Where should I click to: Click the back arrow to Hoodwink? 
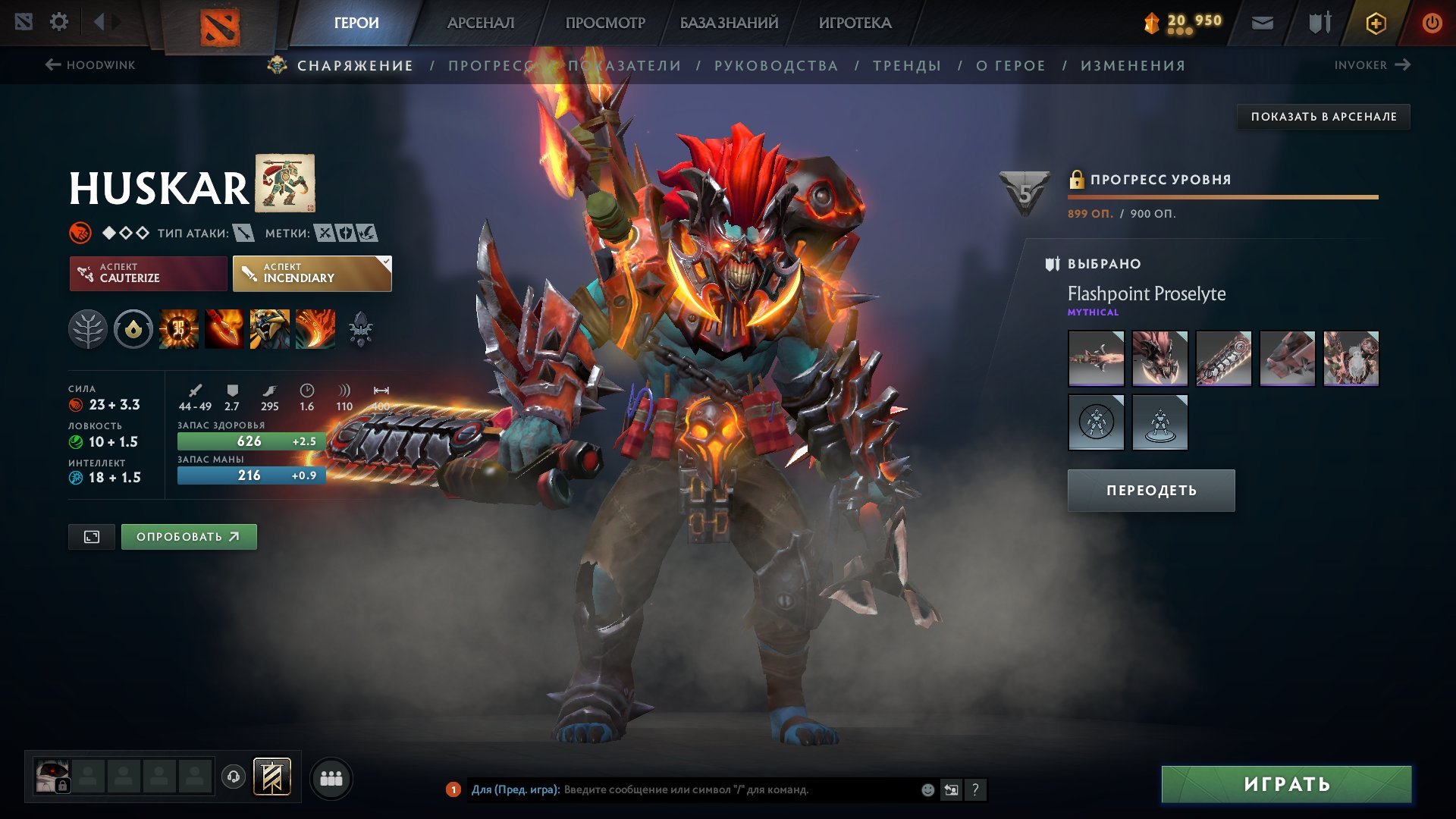(52, 64)
